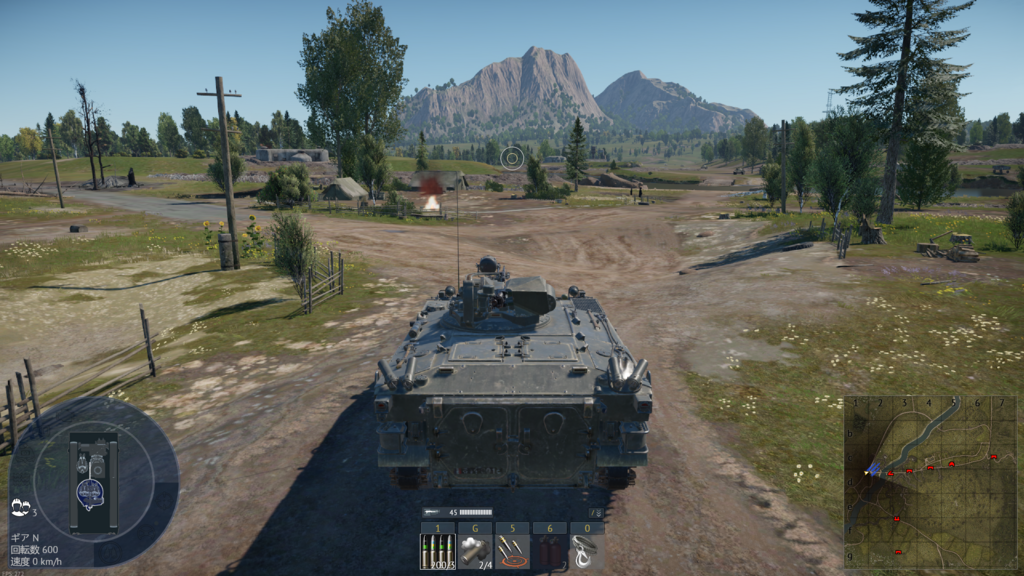This screenshot has width=1024, height=576.
Task: Use the fire extinguisher slot
Action: [550, 551]
